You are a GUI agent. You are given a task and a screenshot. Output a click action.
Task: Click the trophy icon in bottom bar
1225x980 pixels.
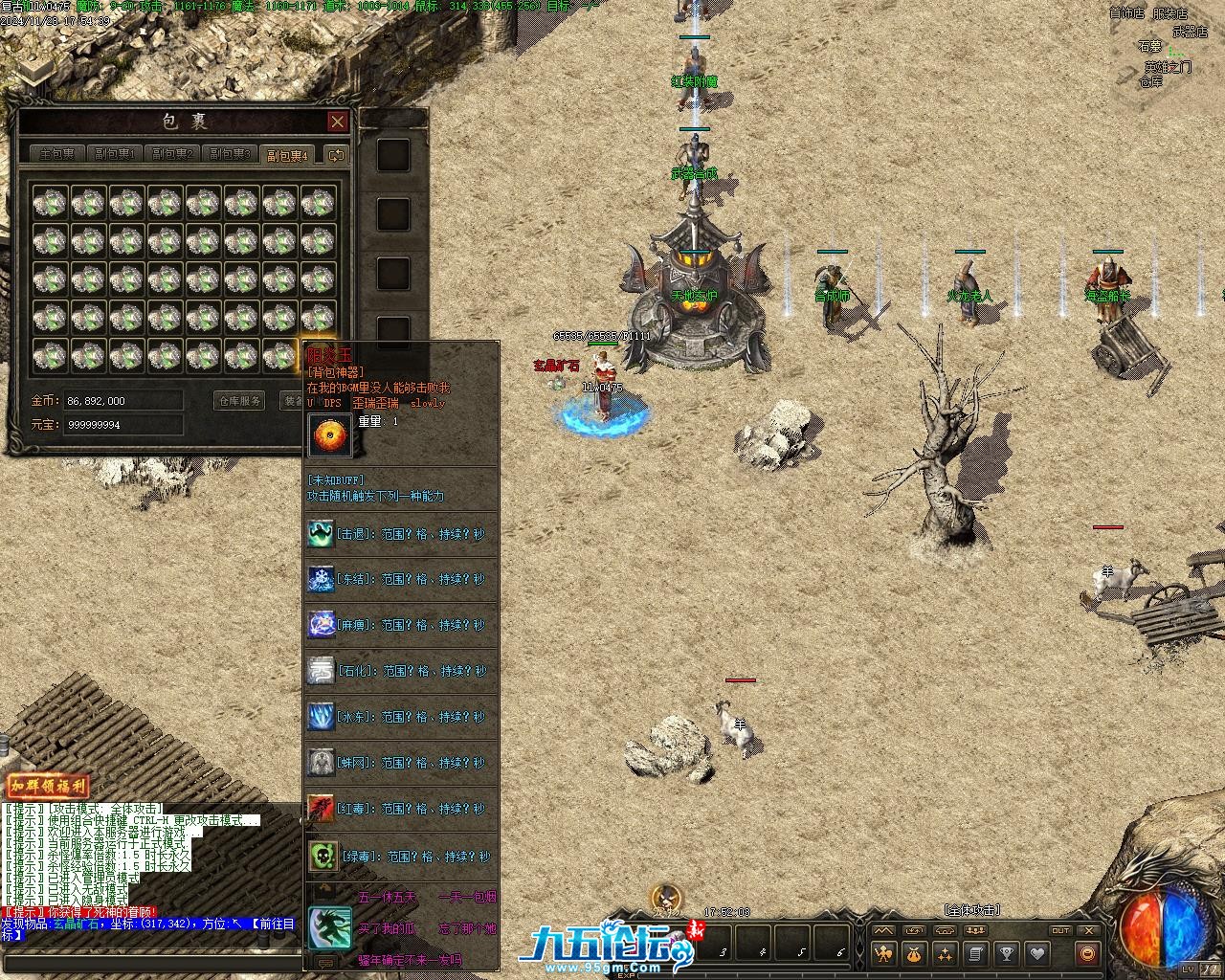(1006, 953)
